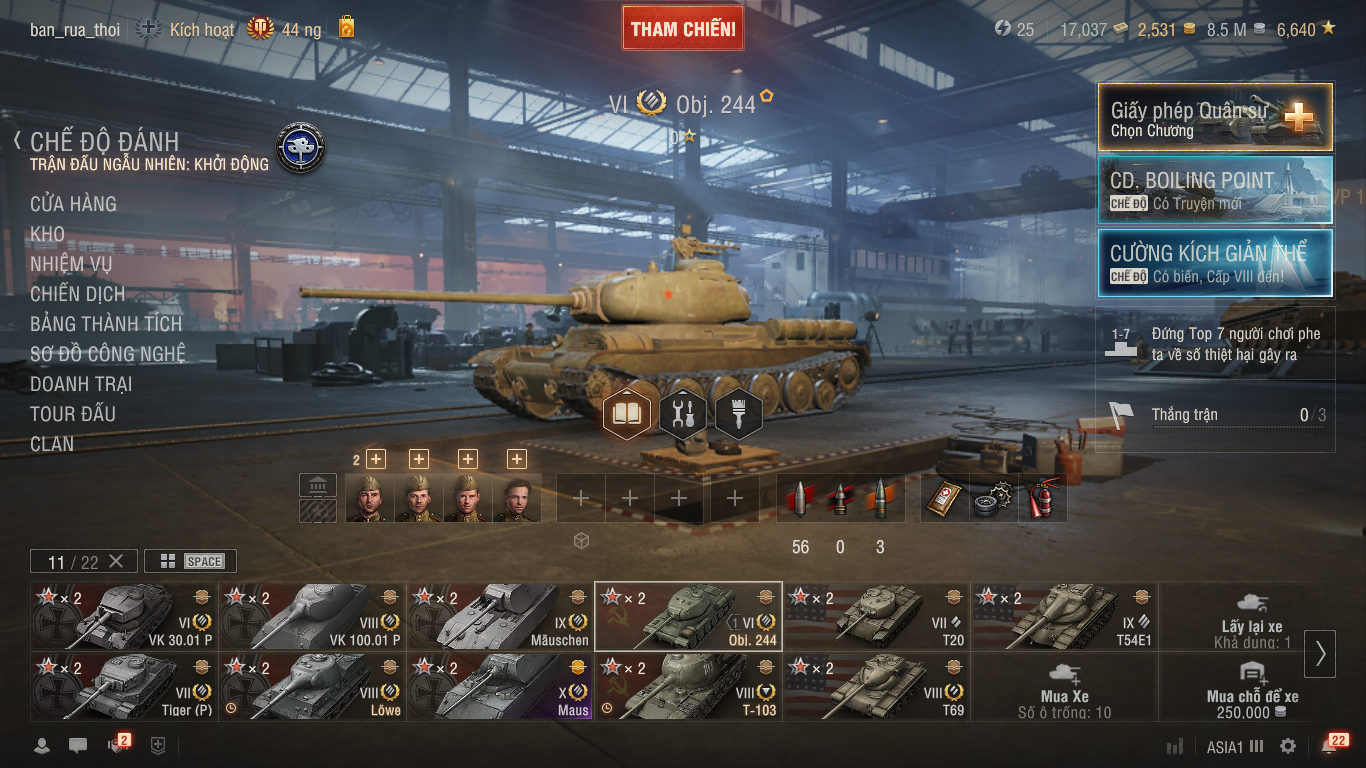The height and width of the screenshot is (768, 1366).
Task: Open the Giấy phép Quân sự banner
Action: pyautogui.click(x=1215, y=117)
